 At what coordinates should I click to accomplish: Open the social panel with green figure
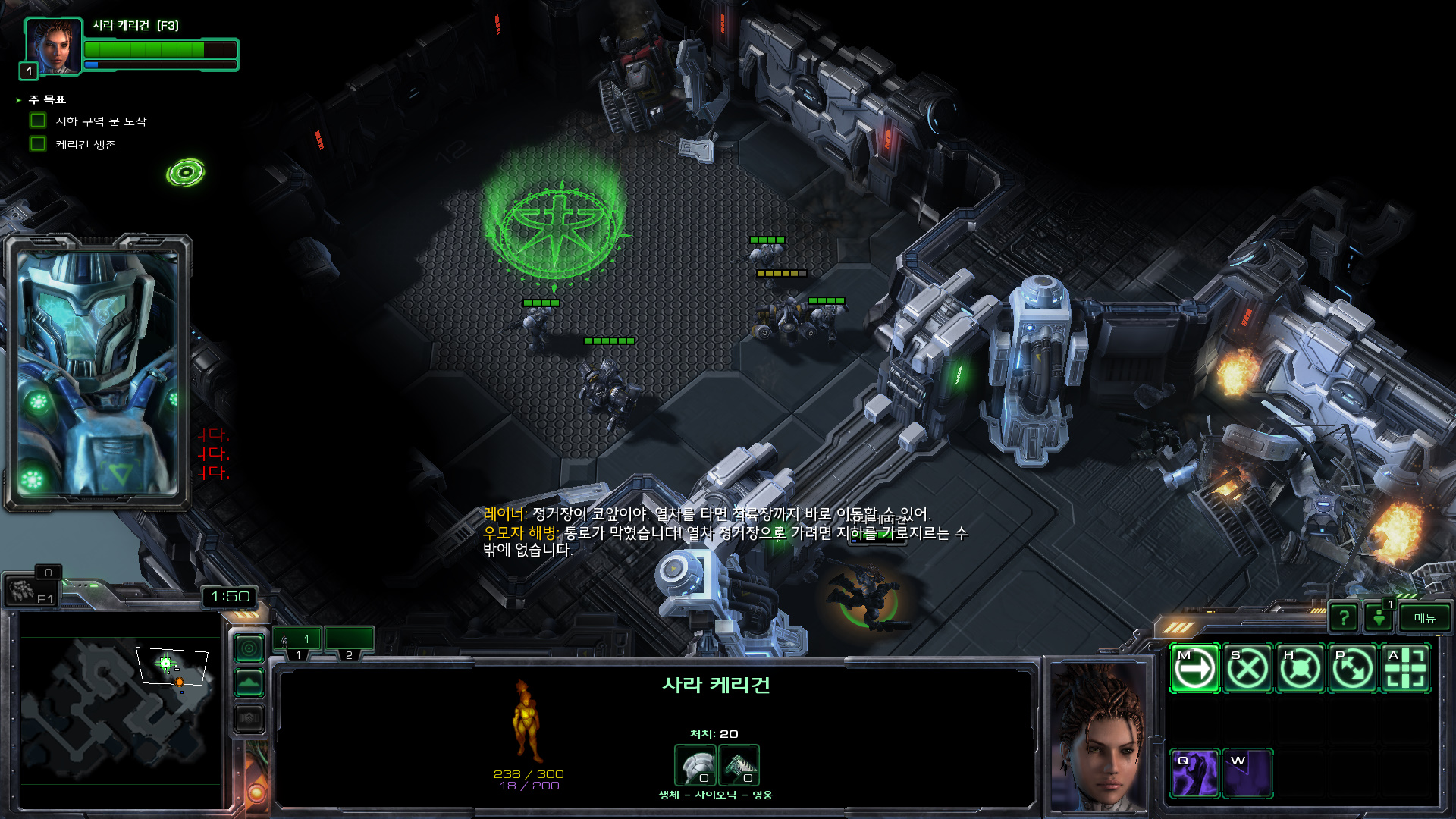(1379, 618)
